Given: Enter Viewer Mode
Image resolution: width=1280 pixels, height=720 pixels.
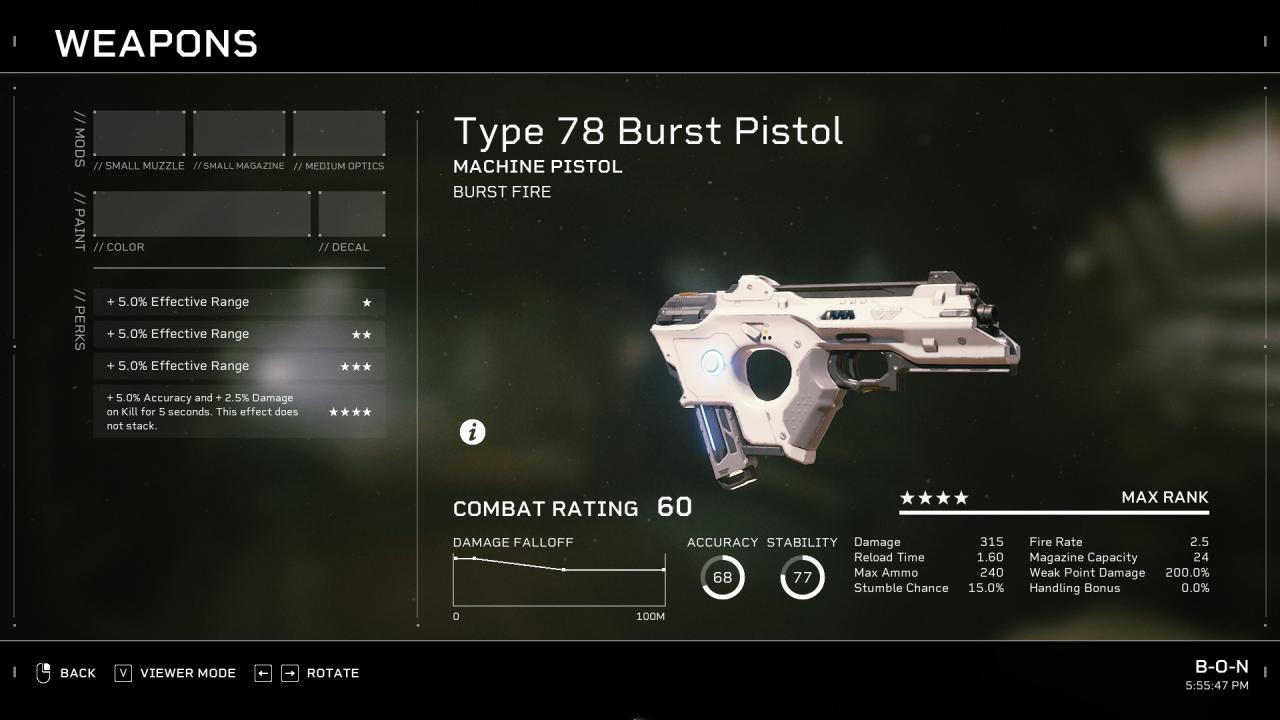Looking at the screenshot, I should [176, 673].
